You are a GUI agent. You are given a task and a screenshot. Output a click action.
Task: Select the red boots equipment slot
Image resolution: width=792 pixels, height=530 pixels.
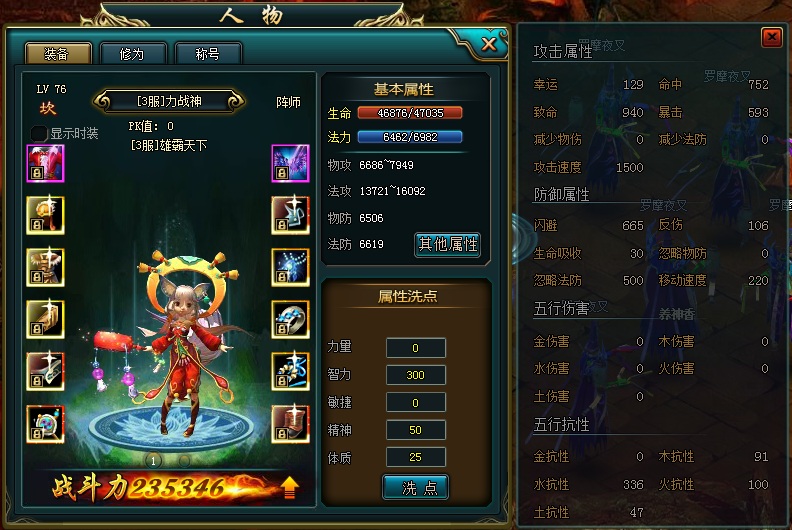[x=290, y=423]
